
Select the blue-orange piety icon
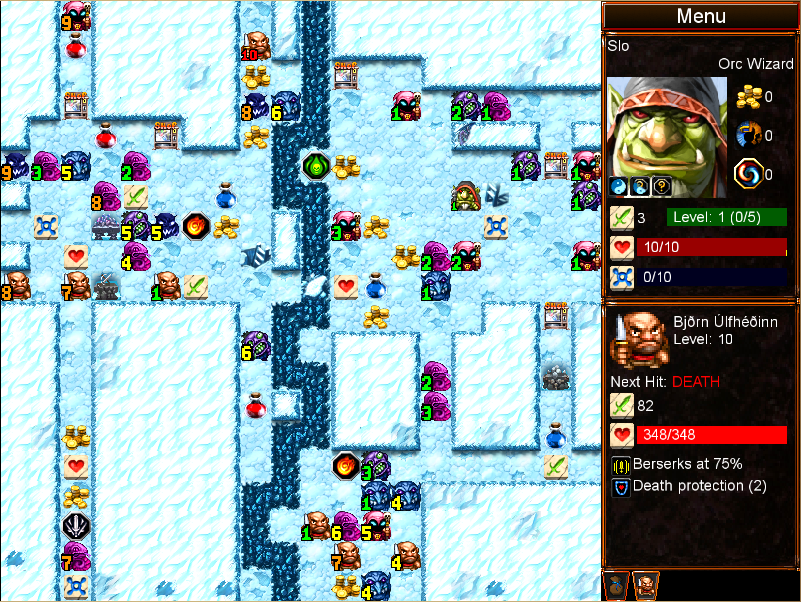click(748, 135)
